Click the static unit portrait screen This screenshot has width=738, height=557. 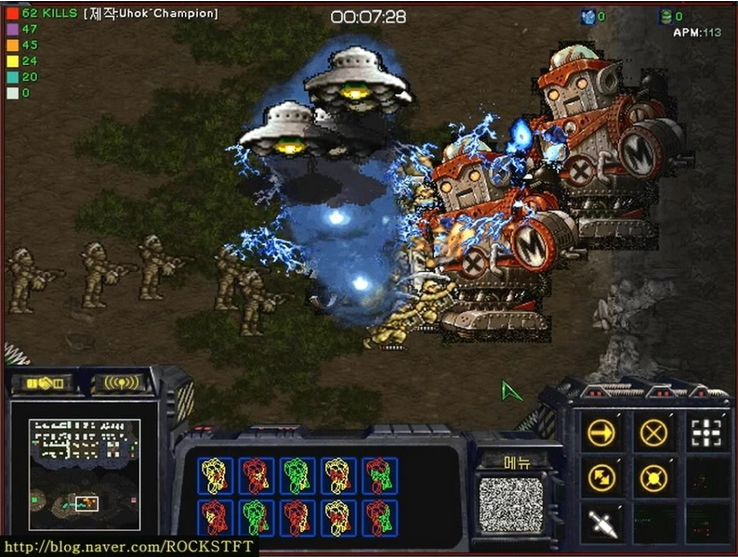(x=510, y=505)
